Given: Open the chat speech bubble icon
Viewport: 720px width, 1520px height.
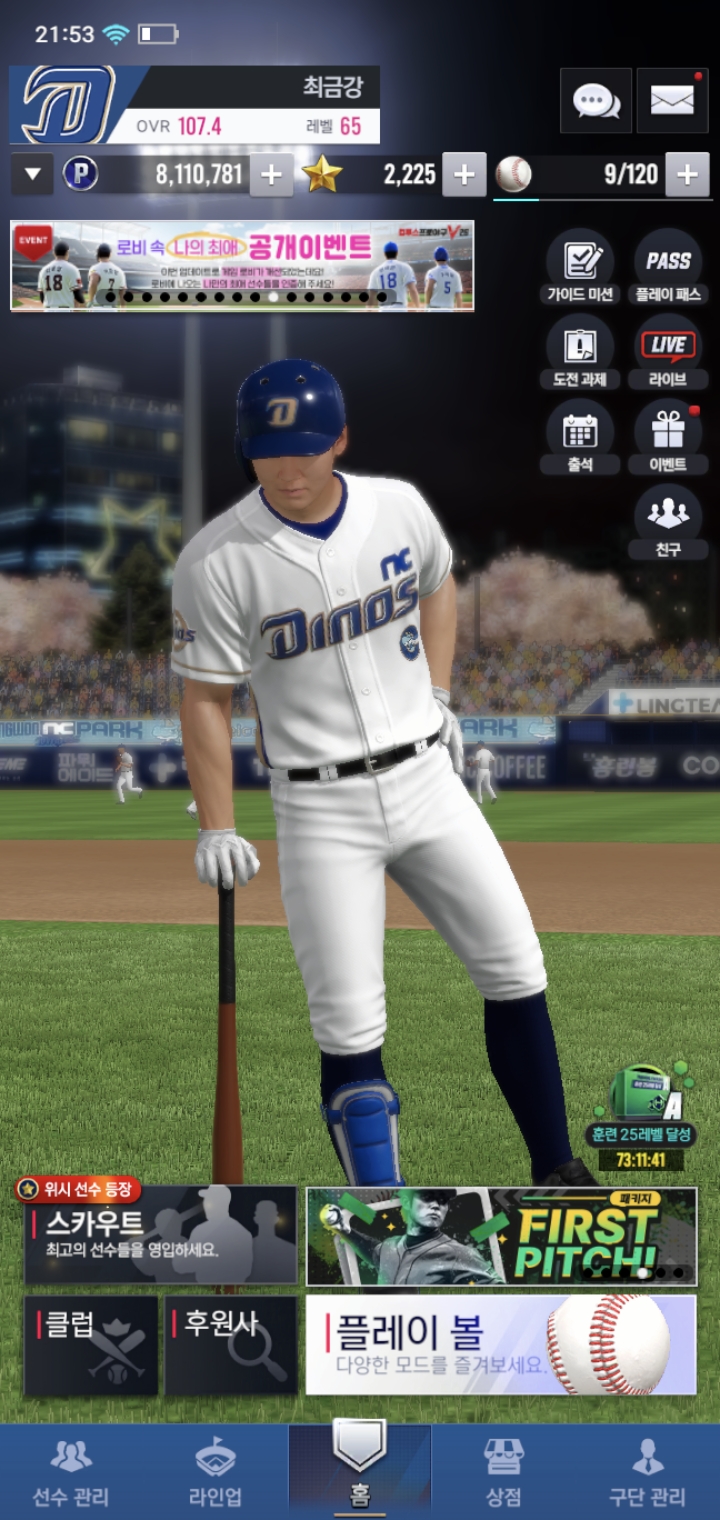Looking at the screenshot, I should 596,100.
